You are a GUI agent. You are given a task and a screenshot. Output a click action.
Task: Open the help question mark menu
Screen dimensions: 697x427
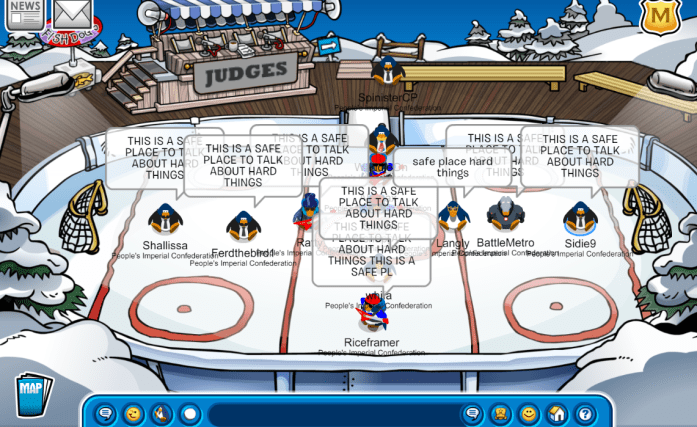coord(585,413)
